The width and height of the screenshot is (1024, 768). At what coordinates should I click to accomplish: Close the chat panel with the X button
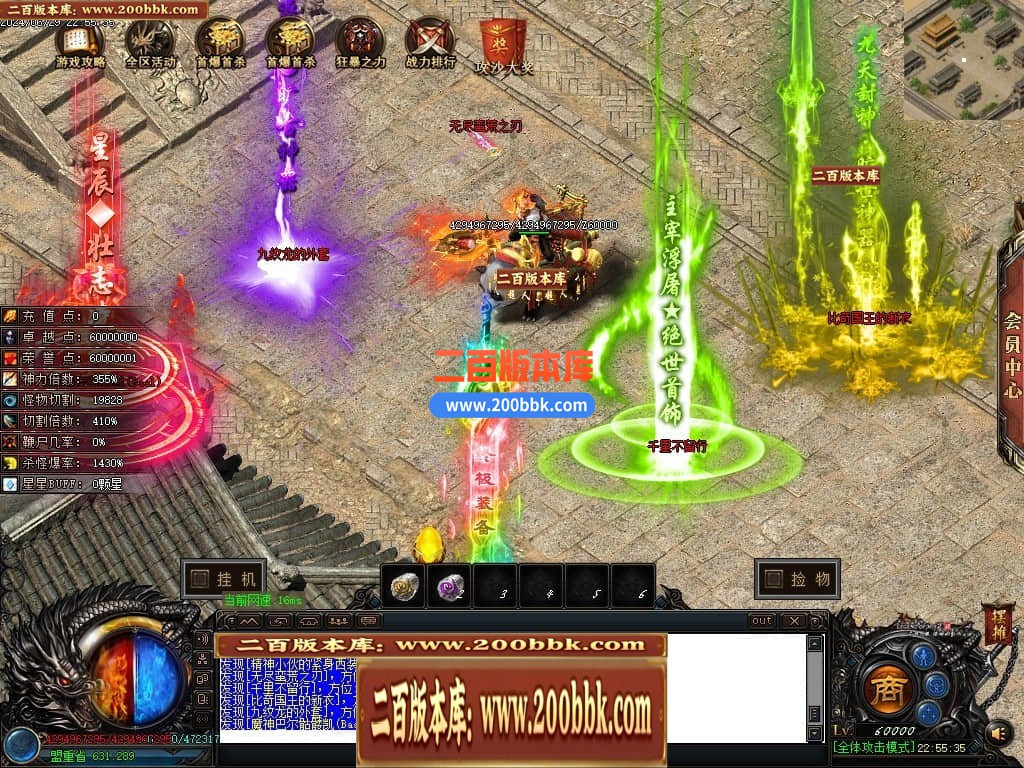(795, 621)
